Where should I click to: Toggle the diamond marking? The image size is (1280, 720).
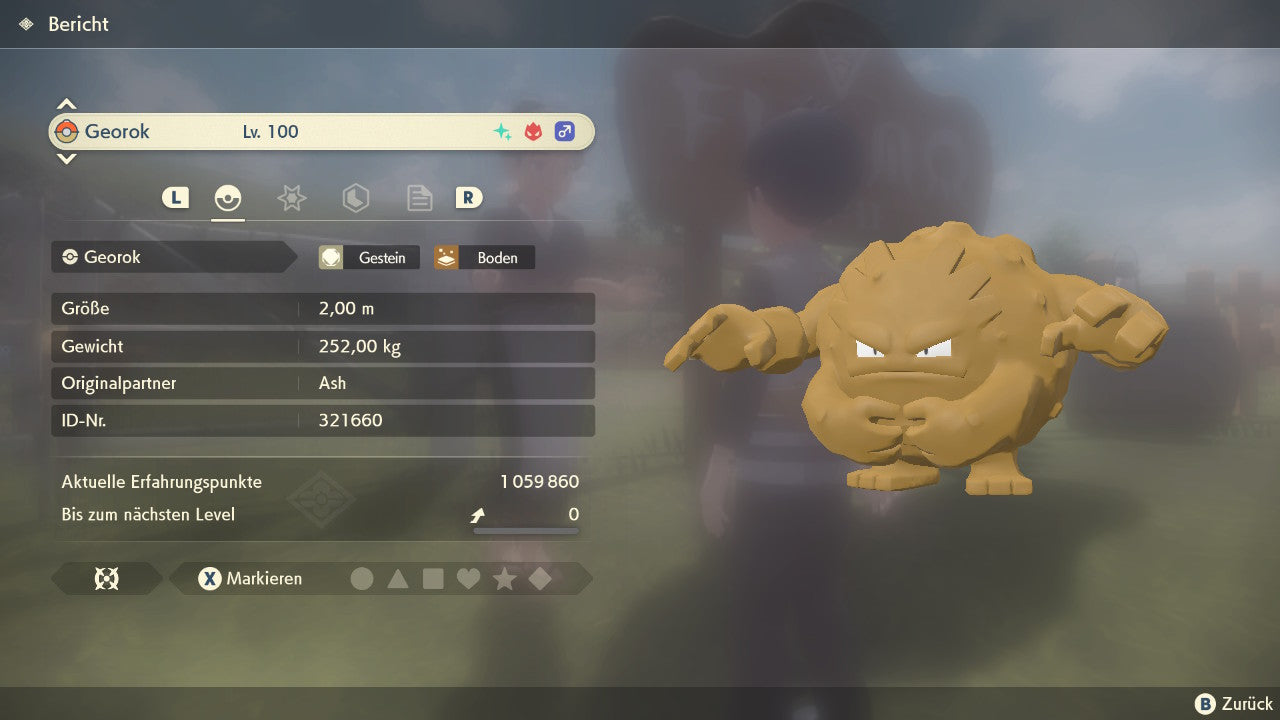(x=540, y=579)
